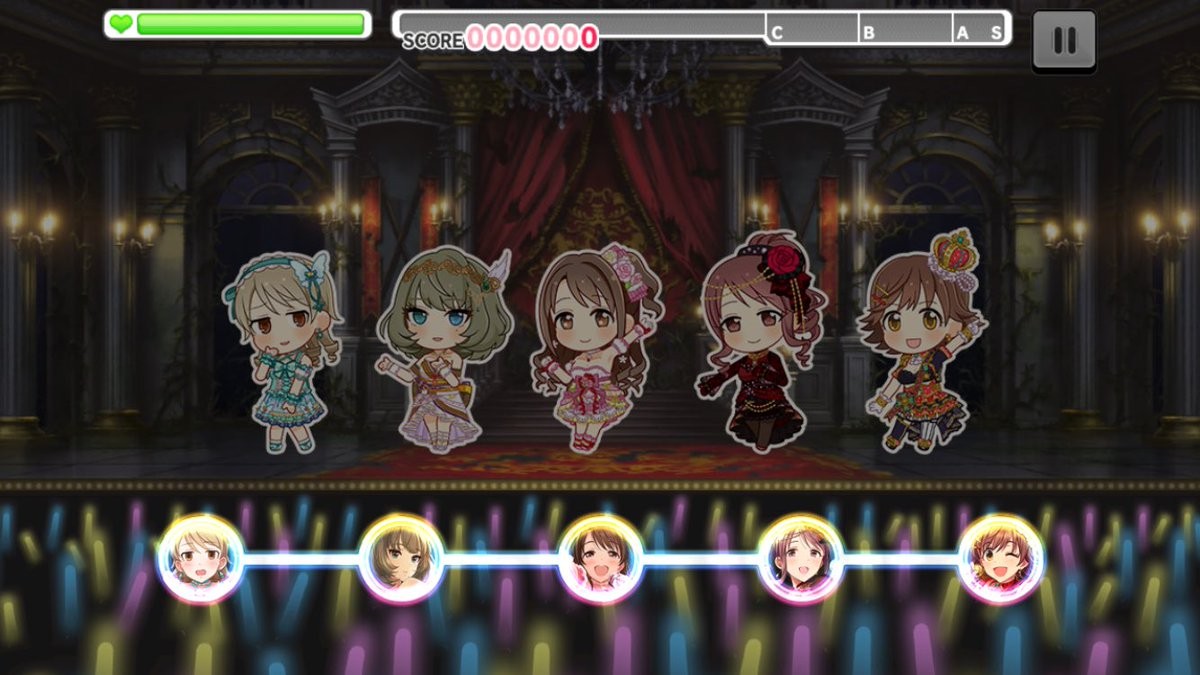
Task: Tap the winking idol's note circle
Action: point(1000,559)
